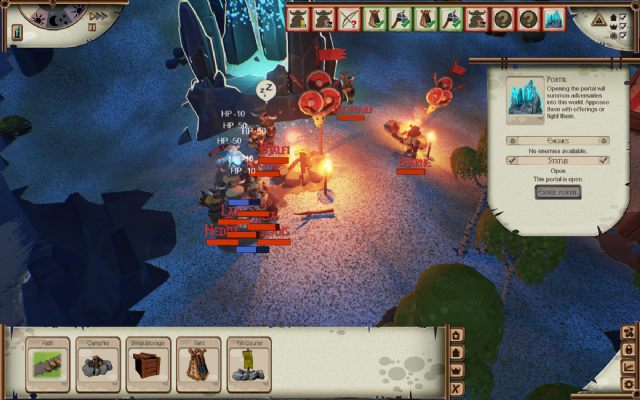640x400 pixels.
Task: Choose the Campfire building
Action: tap(97, 365)
